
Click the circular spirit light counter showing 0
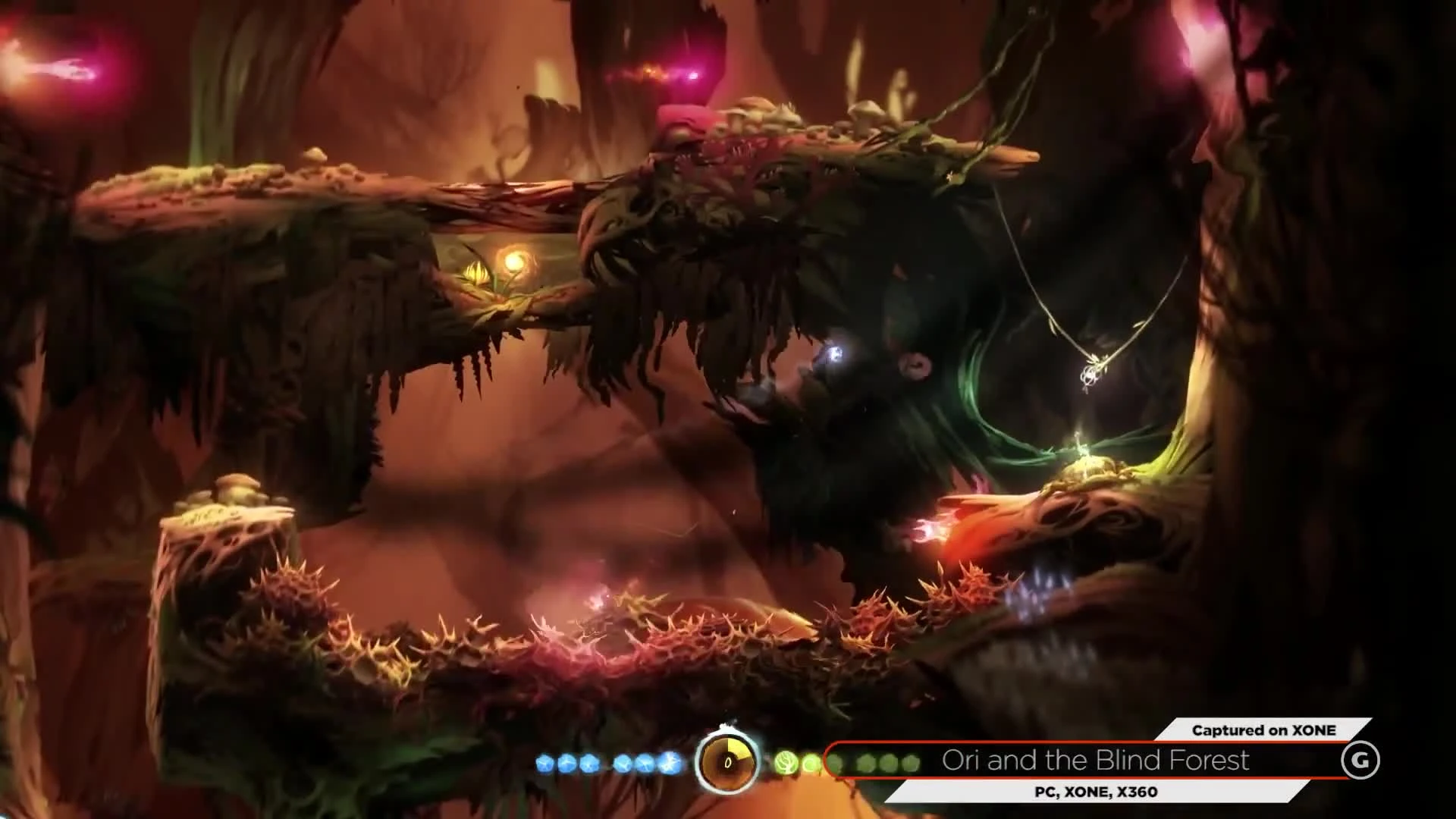(726, 761)
